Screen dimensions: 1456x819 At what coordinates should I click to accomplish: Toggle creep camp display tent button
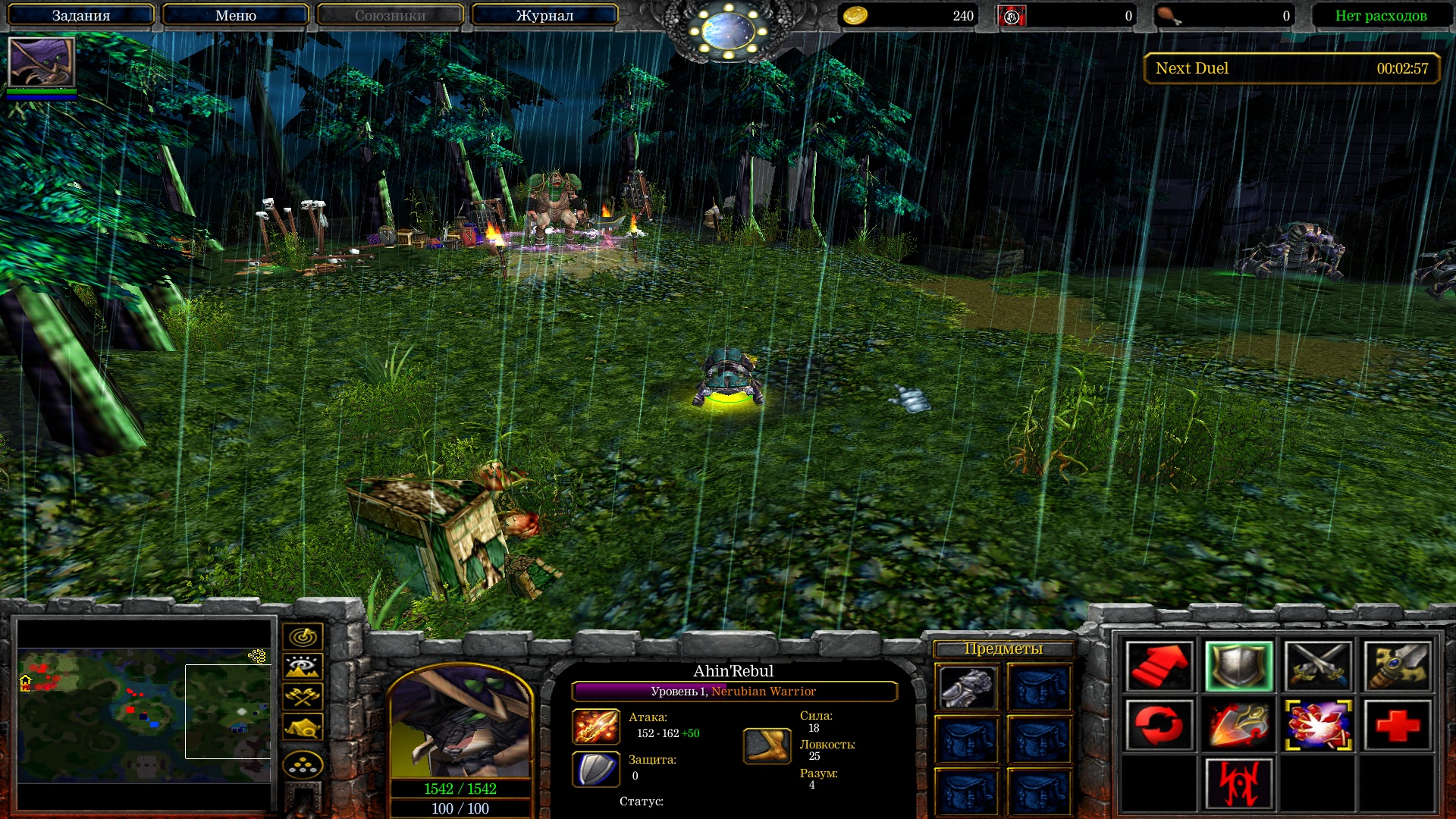(x=303, y=727)
